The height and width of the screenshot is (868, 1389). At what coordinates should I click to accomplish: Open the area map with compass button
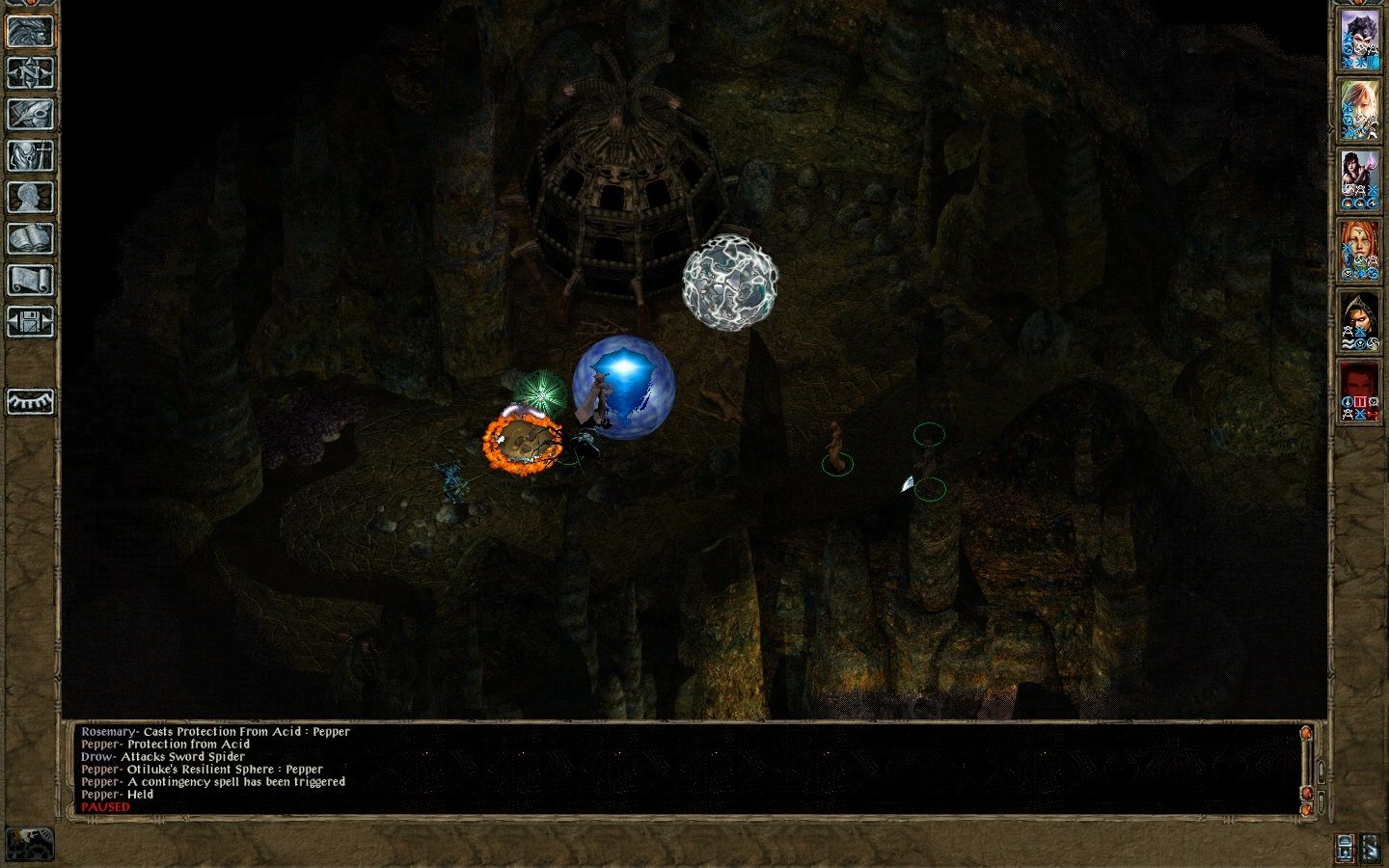[30, 72]
